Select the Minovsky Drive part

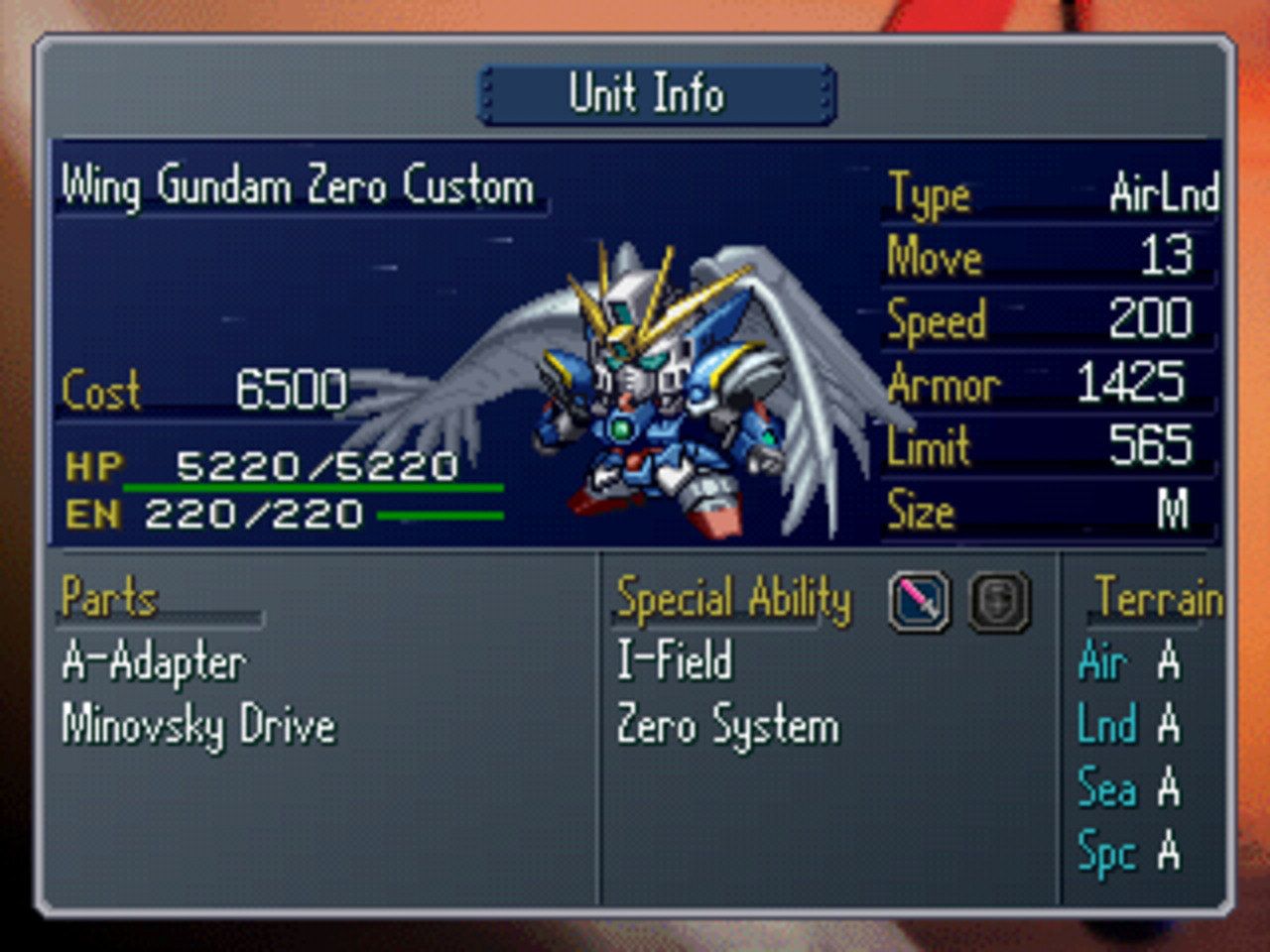coord(198,726)
